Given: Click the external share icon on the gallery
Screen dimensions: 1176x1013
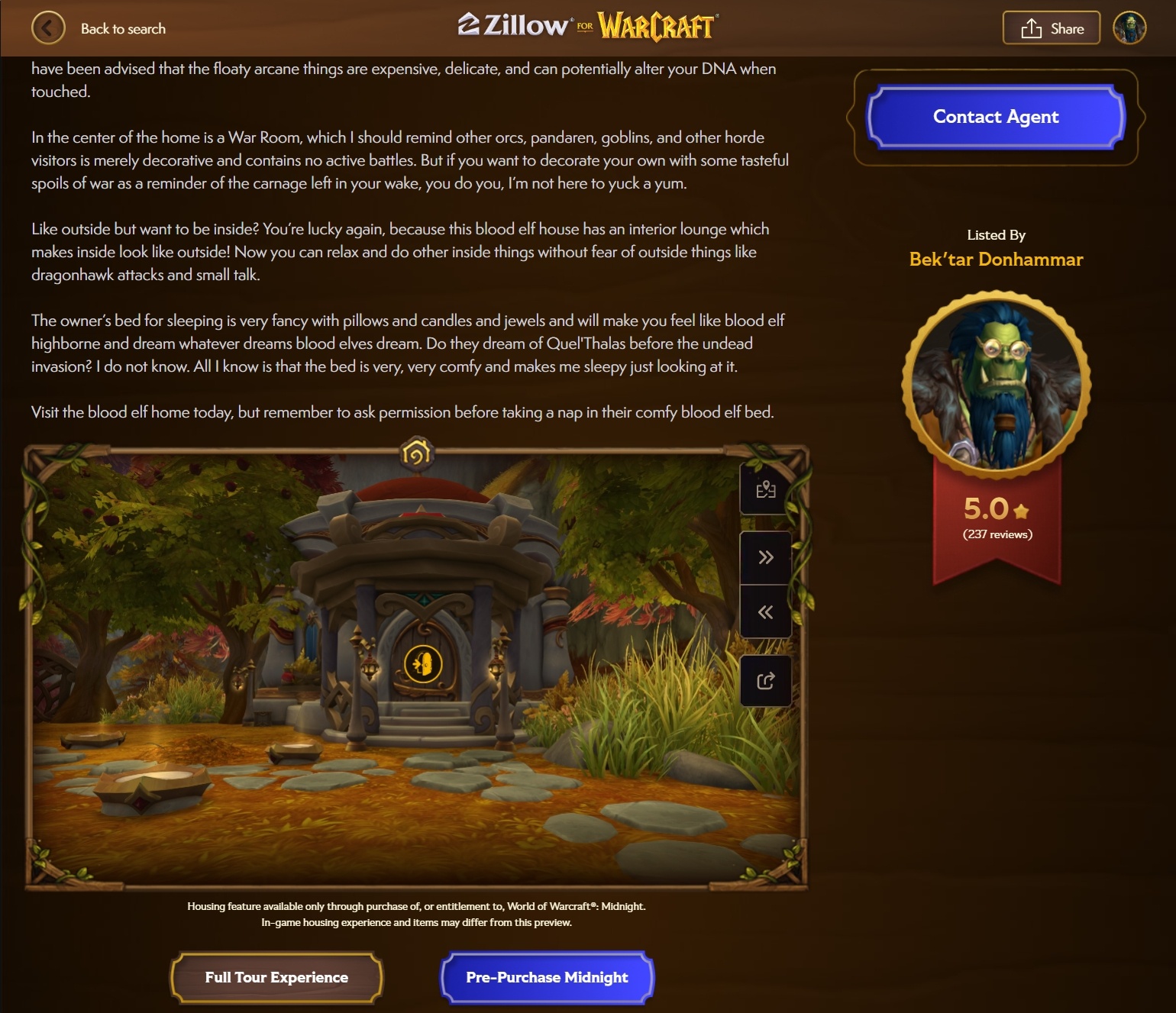Looking at the screenshot, I should tap(765, 680).
